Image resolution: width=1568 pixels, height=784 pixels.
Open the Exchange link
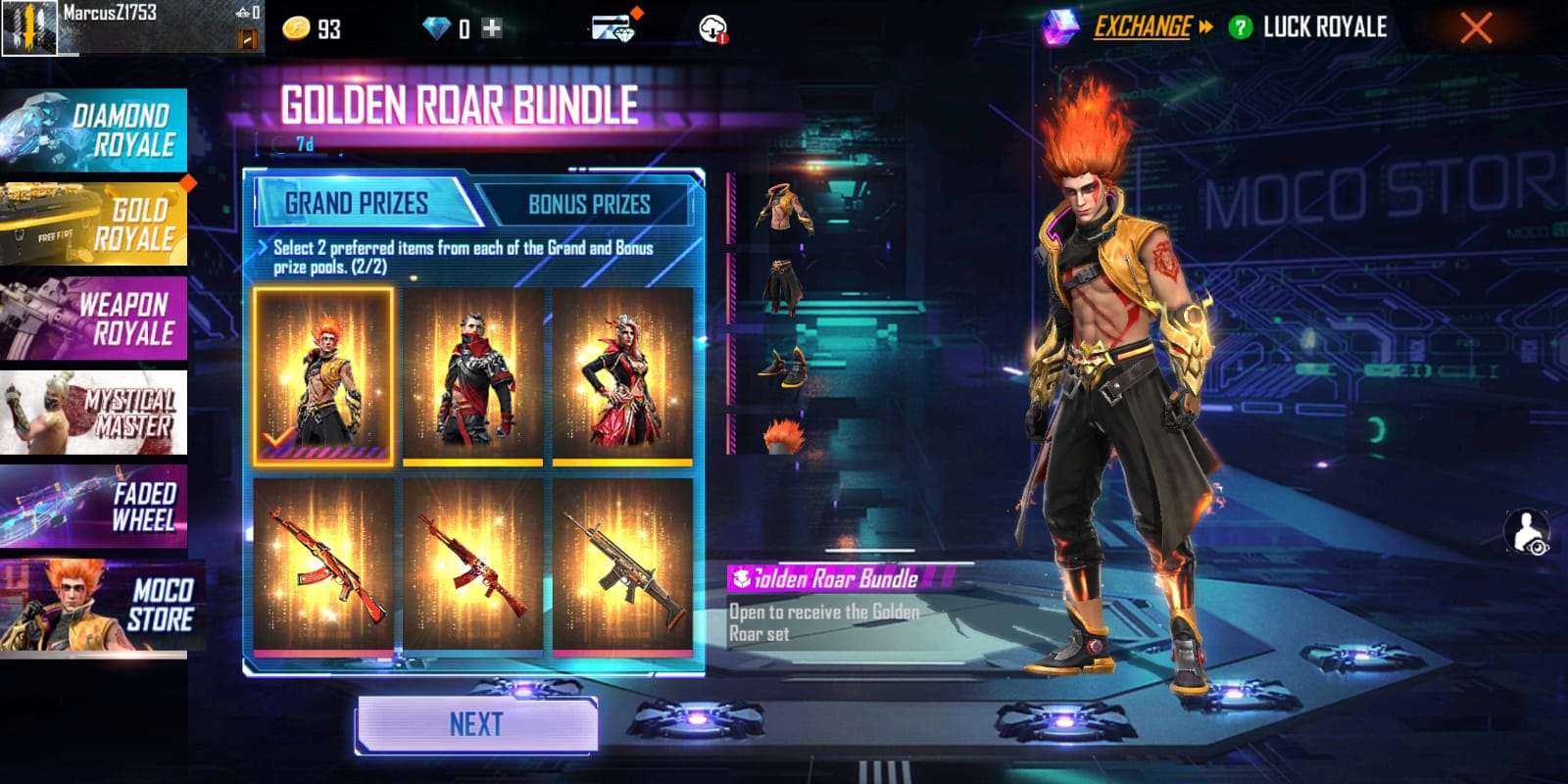click(x=1143, y=27)
